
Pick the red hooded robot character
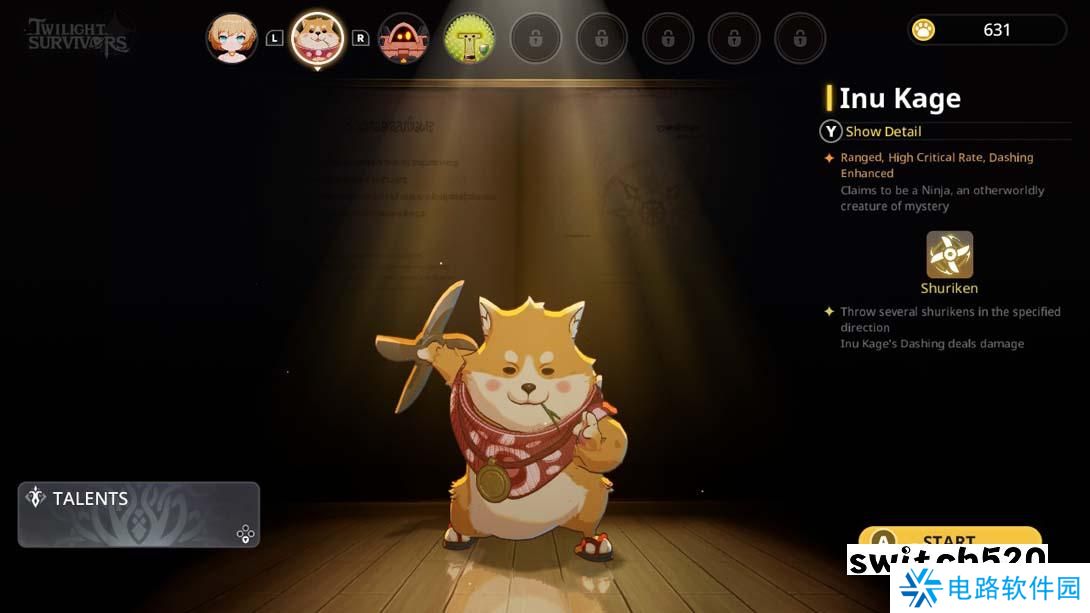coord(403,38)
